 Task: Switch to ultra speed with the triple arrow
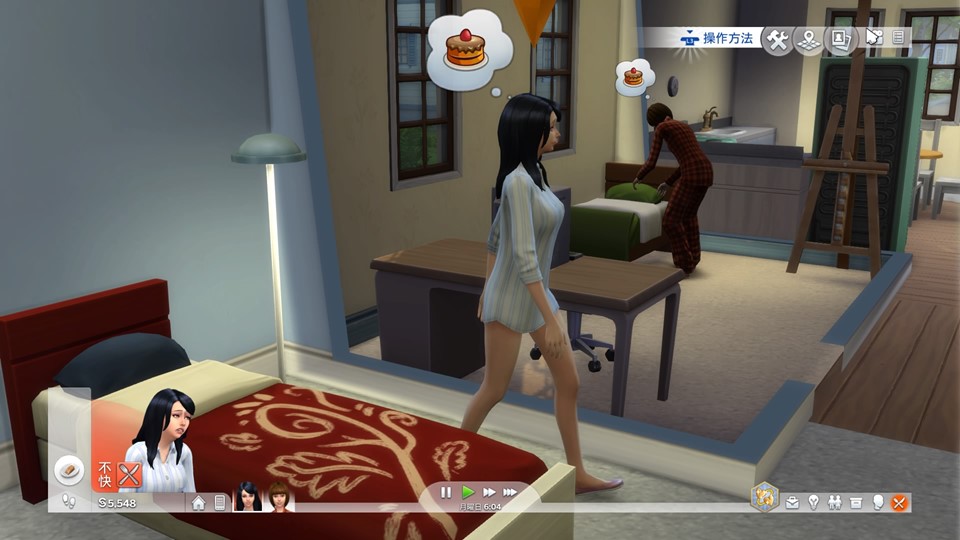click(x=510, y=492)
